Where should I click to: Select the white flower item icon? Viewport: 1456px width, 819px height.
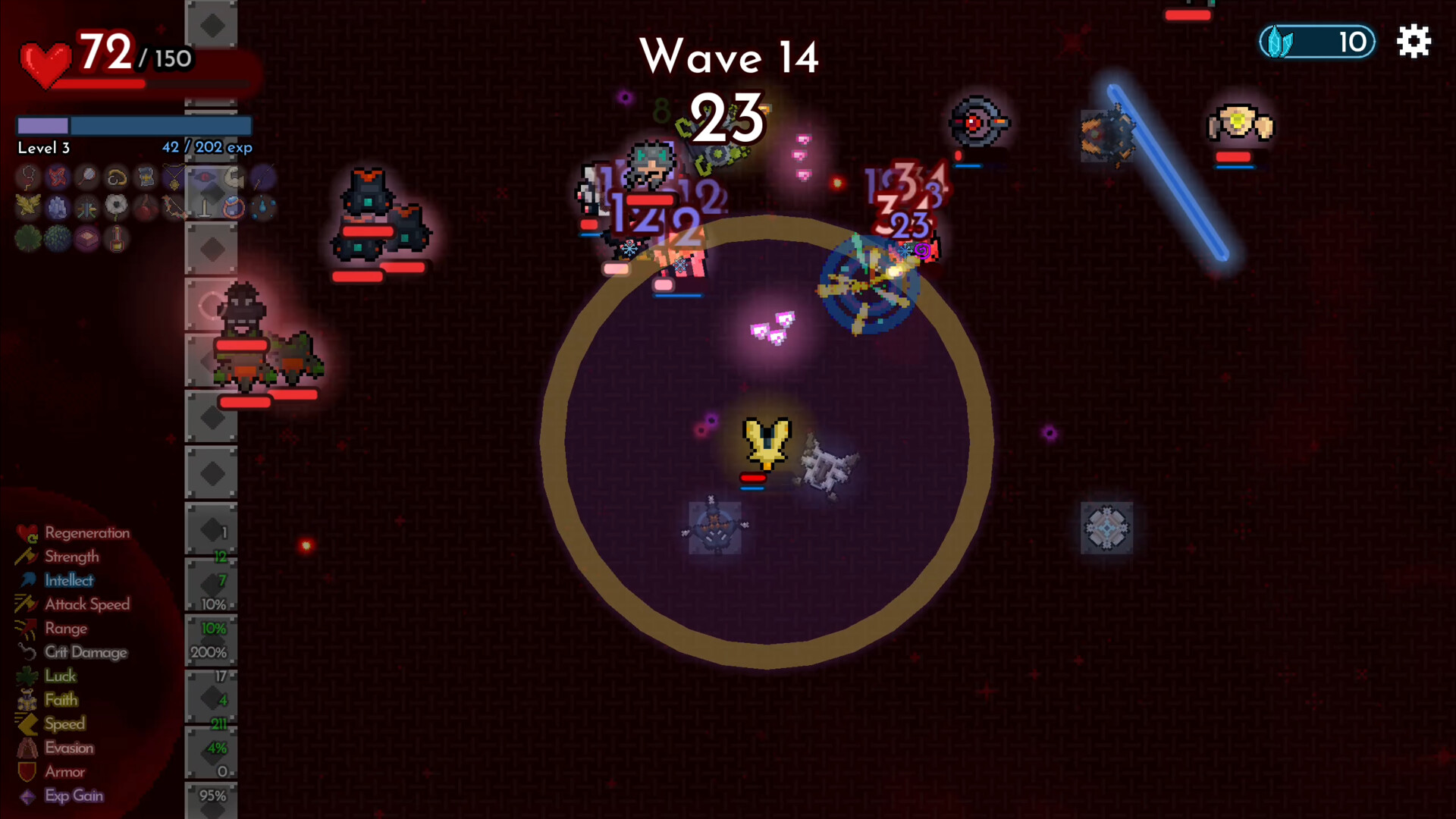pyautogui.click(x=116, y=207)
